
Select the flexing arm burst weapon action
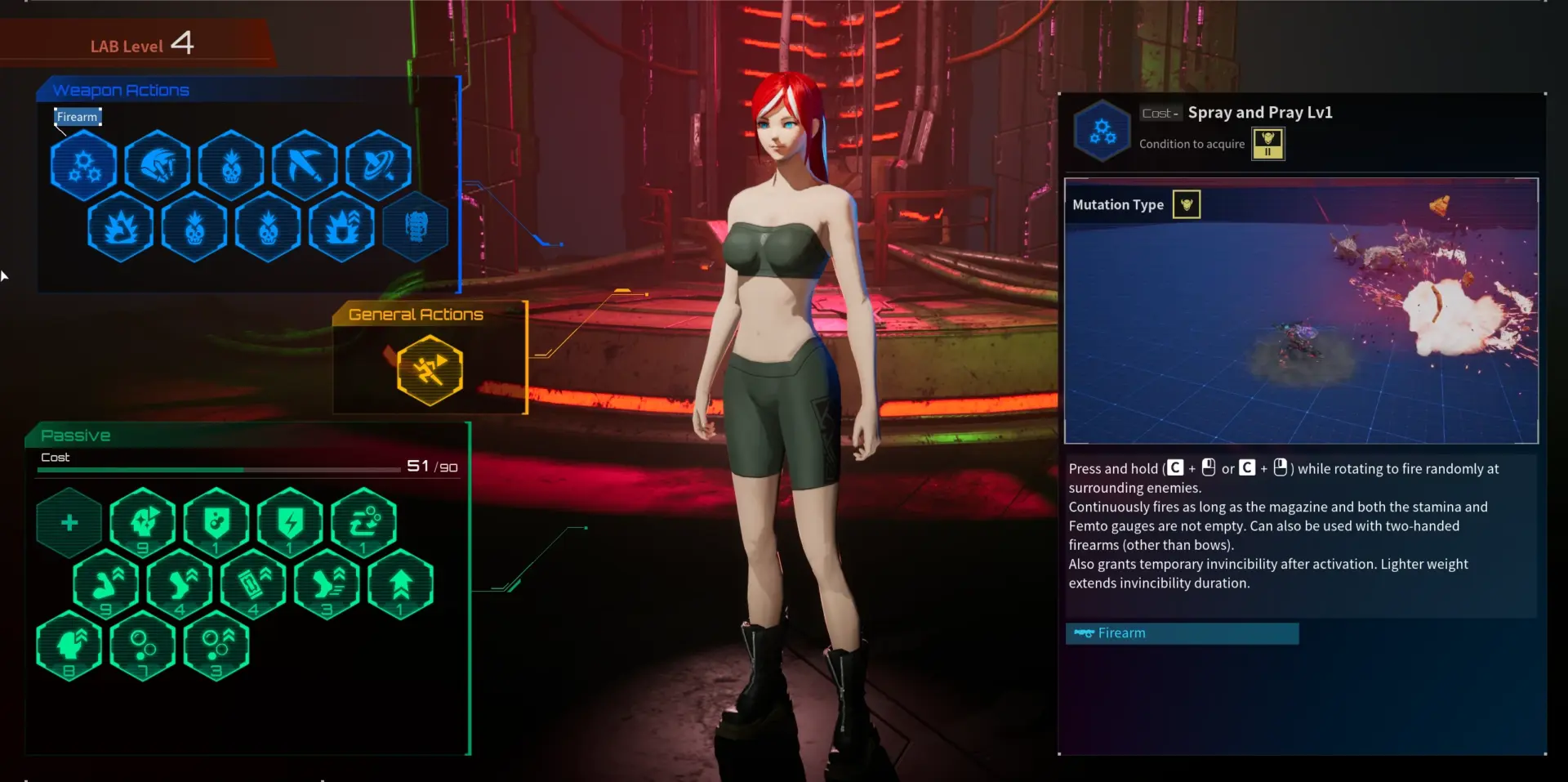(121, 227)
